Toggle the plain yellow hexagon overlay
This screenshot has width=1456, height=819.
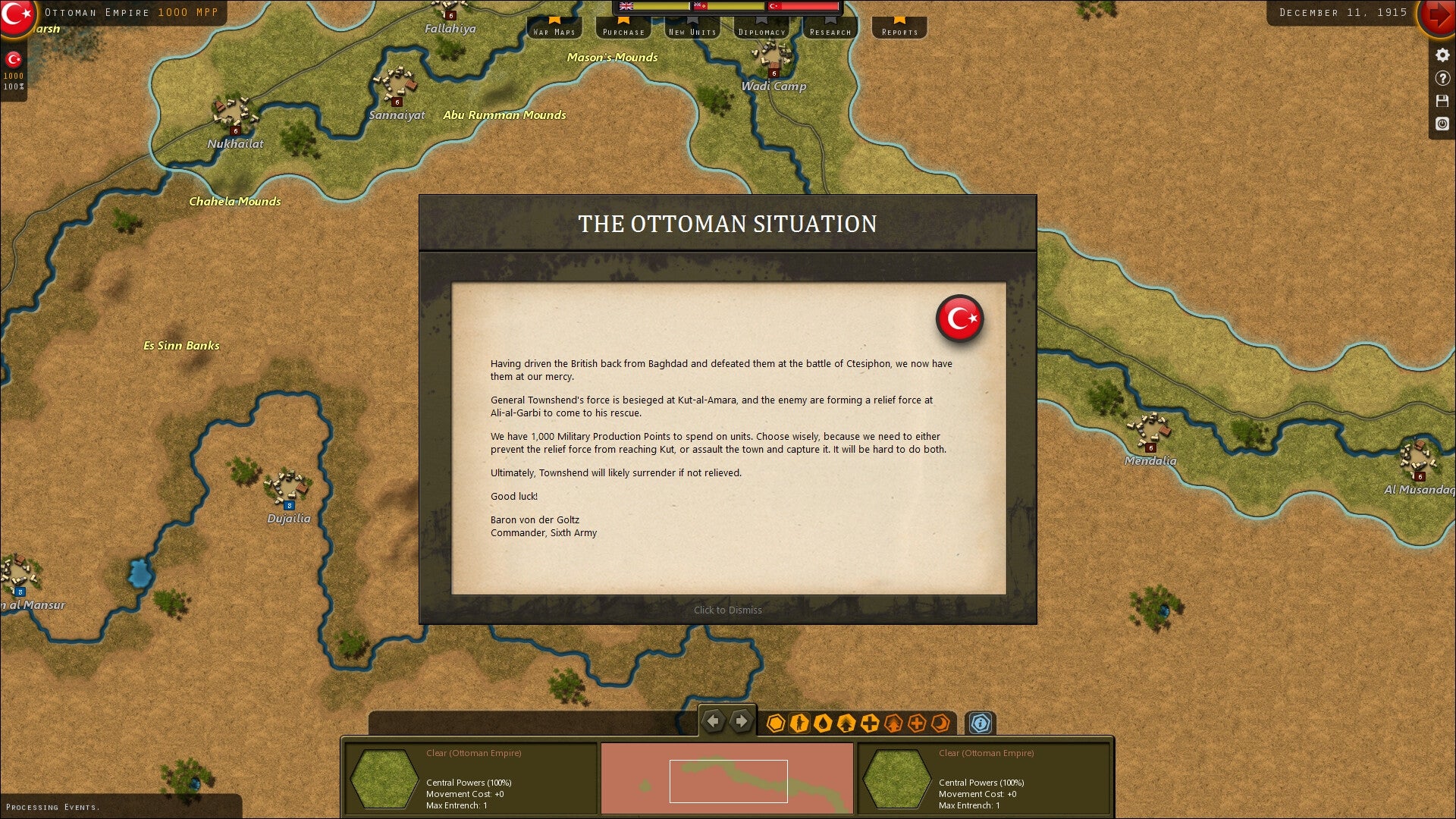775,723
